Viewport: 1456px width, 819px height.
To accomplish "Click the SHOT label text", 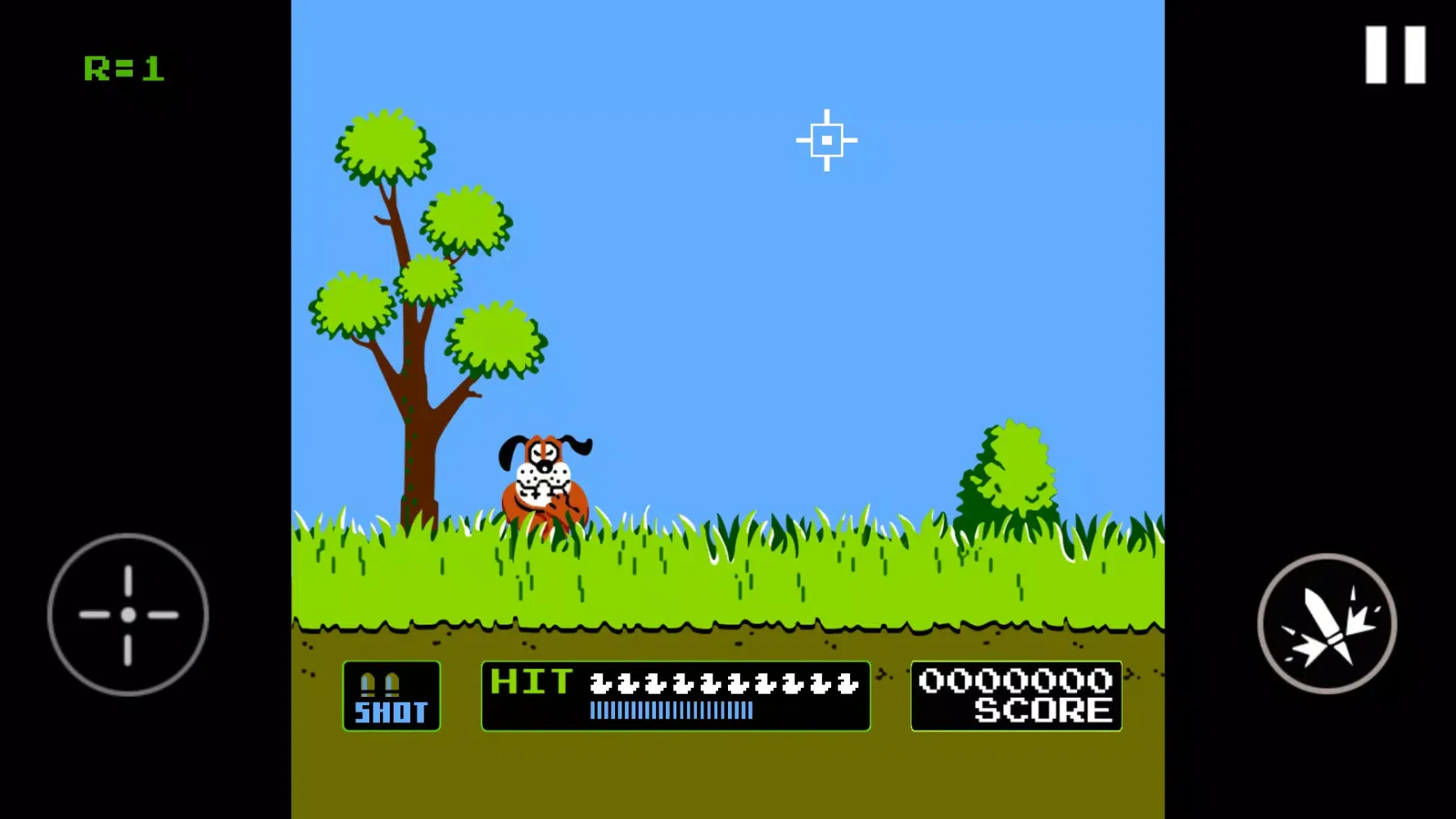I will pyautogui.click(x=391, y=713).
